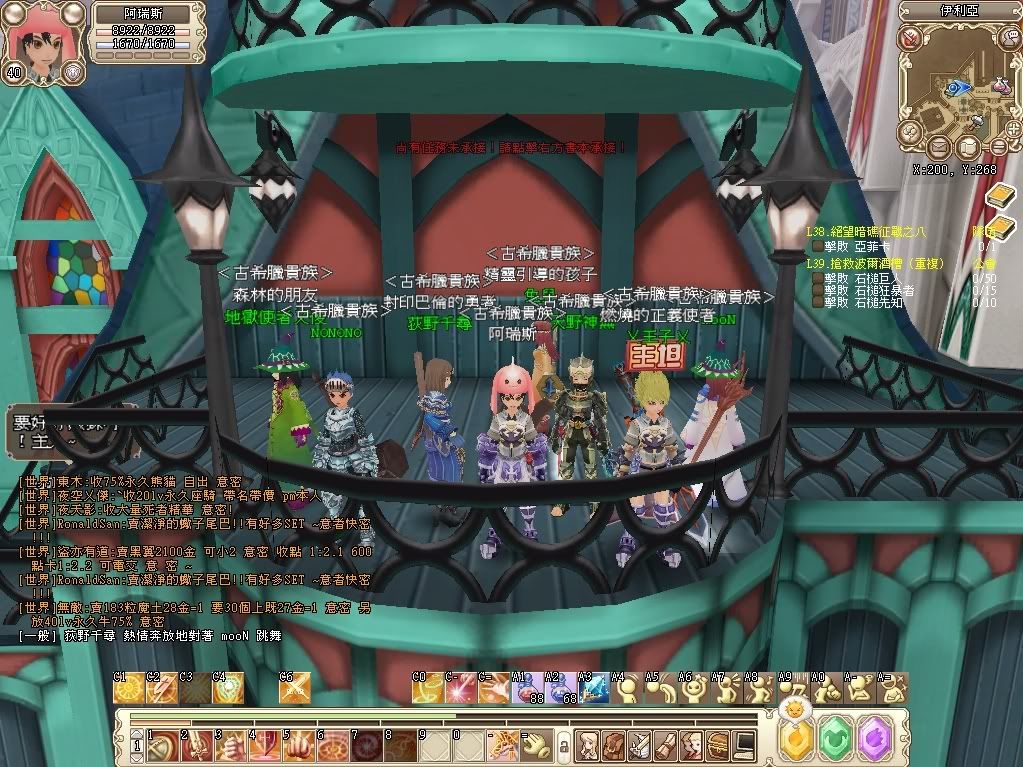Image resolution: width=1023 pixels, height=767 pixels.
Task: Open the treasure chest menu icon
Action: pos(718,744)
